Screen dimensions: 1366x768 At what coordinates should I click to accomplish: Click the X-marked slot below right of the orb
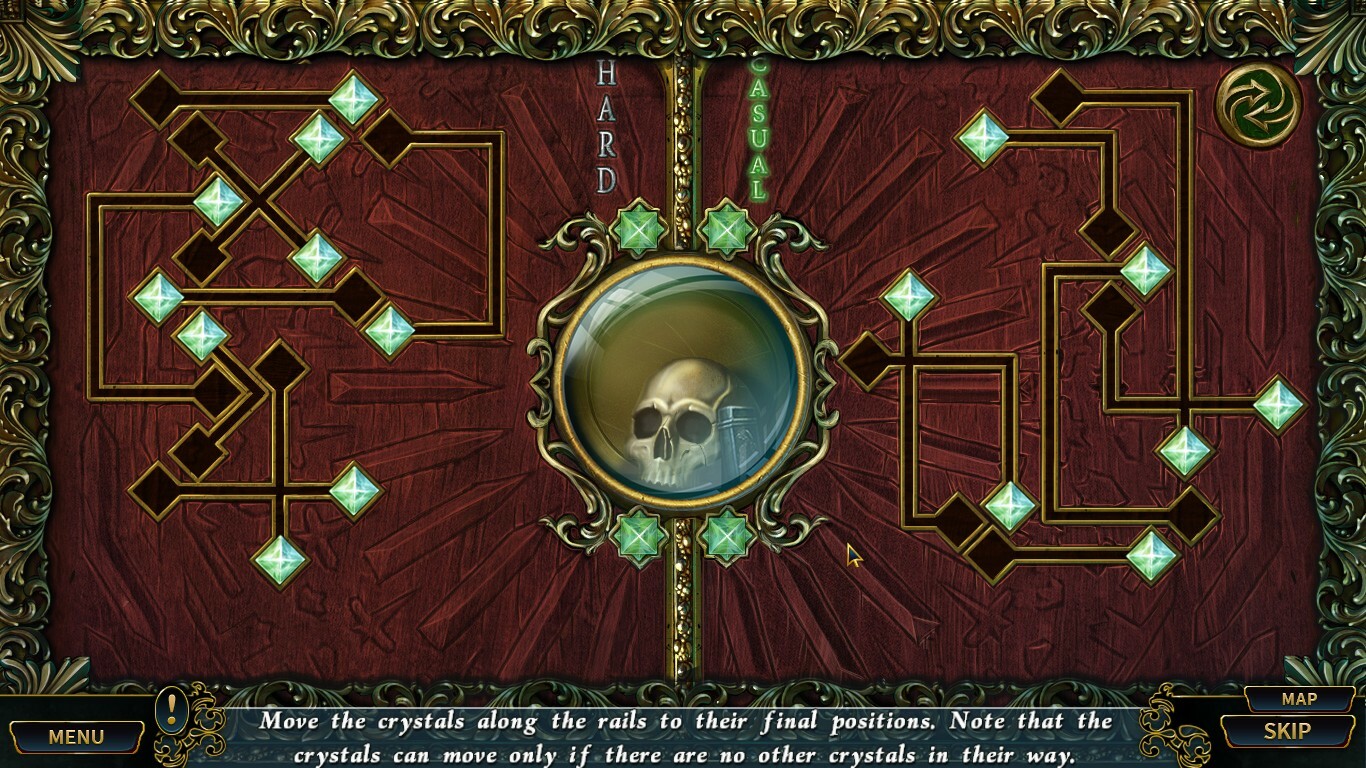729,536
